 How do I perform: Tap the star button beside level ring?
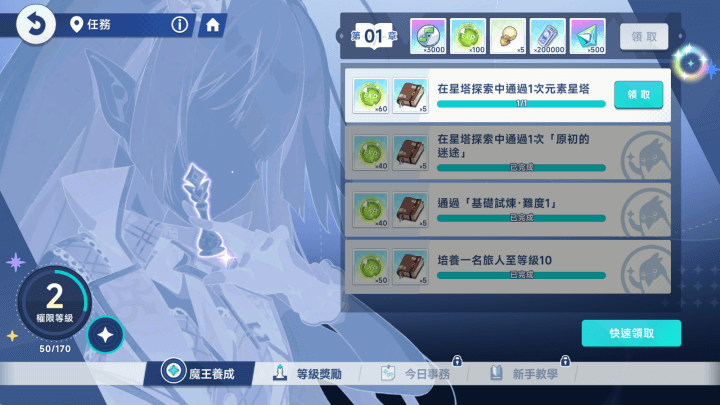pyautogui.click(x=105, y=336)
